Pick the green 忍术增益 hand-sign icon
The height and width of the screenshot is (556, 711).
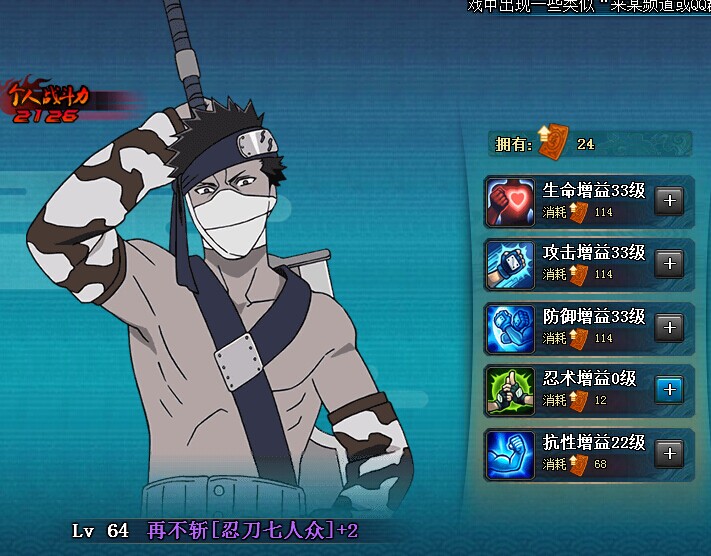click(x=511, y=391)
